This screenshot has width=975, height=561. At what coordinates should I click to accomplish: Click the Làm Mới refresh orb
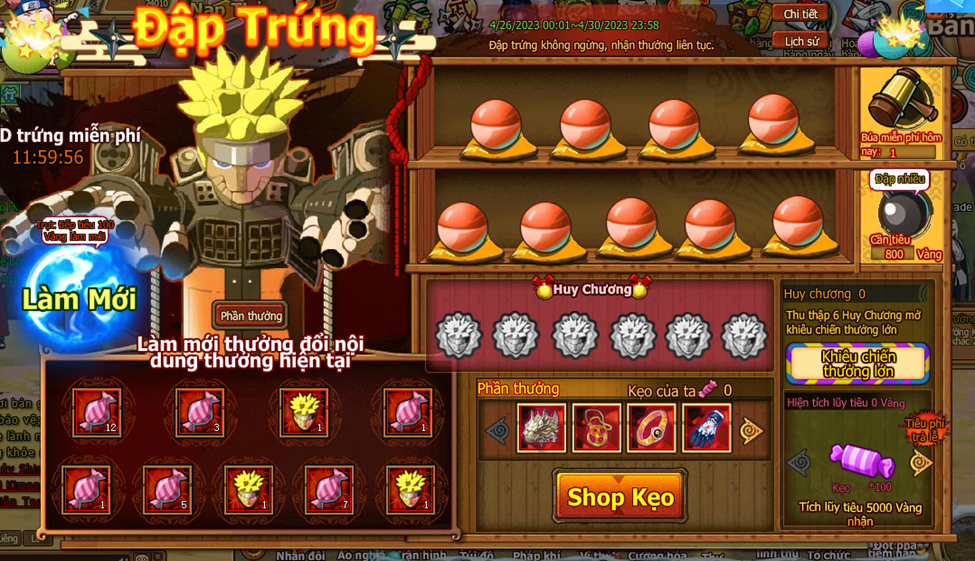[x=78, y=297]
